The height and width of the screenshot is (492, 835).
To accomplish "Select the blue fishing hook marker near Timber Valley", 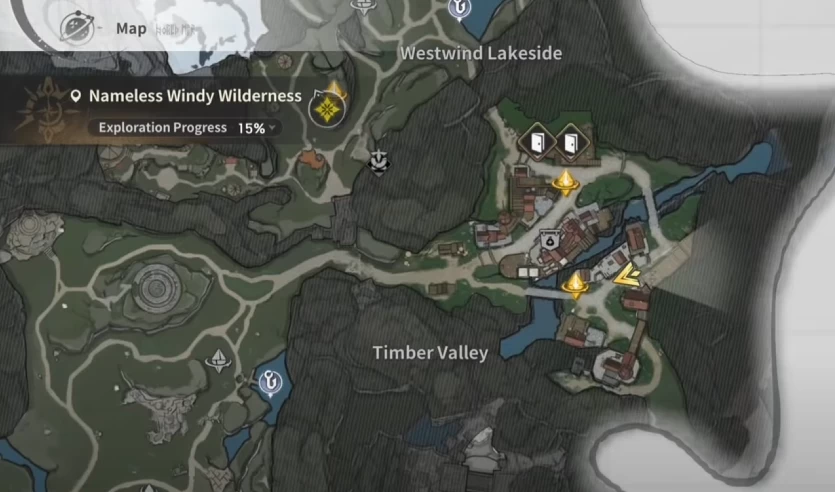I will 270,380.
